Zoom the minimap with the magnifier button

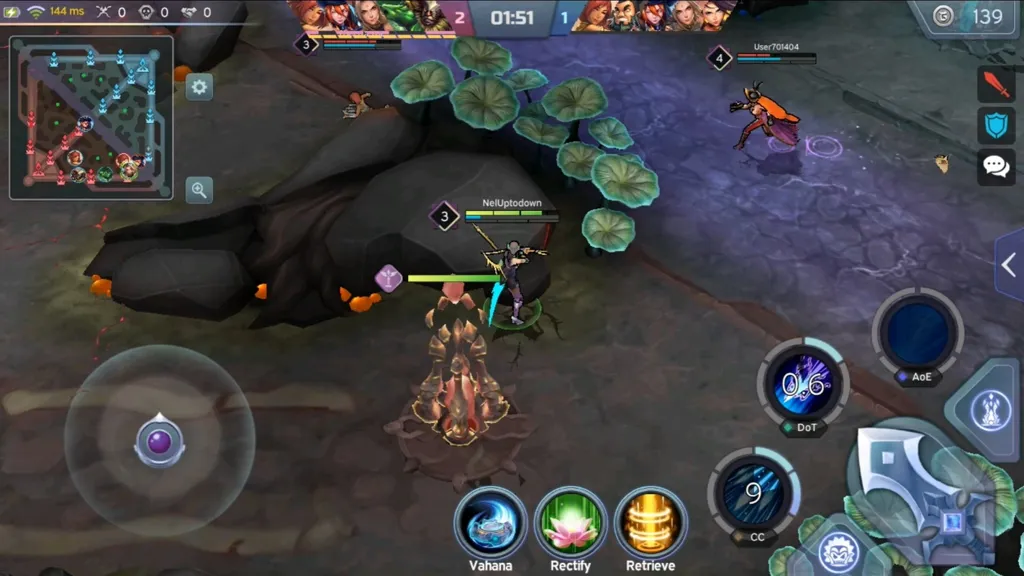(199, 190)
